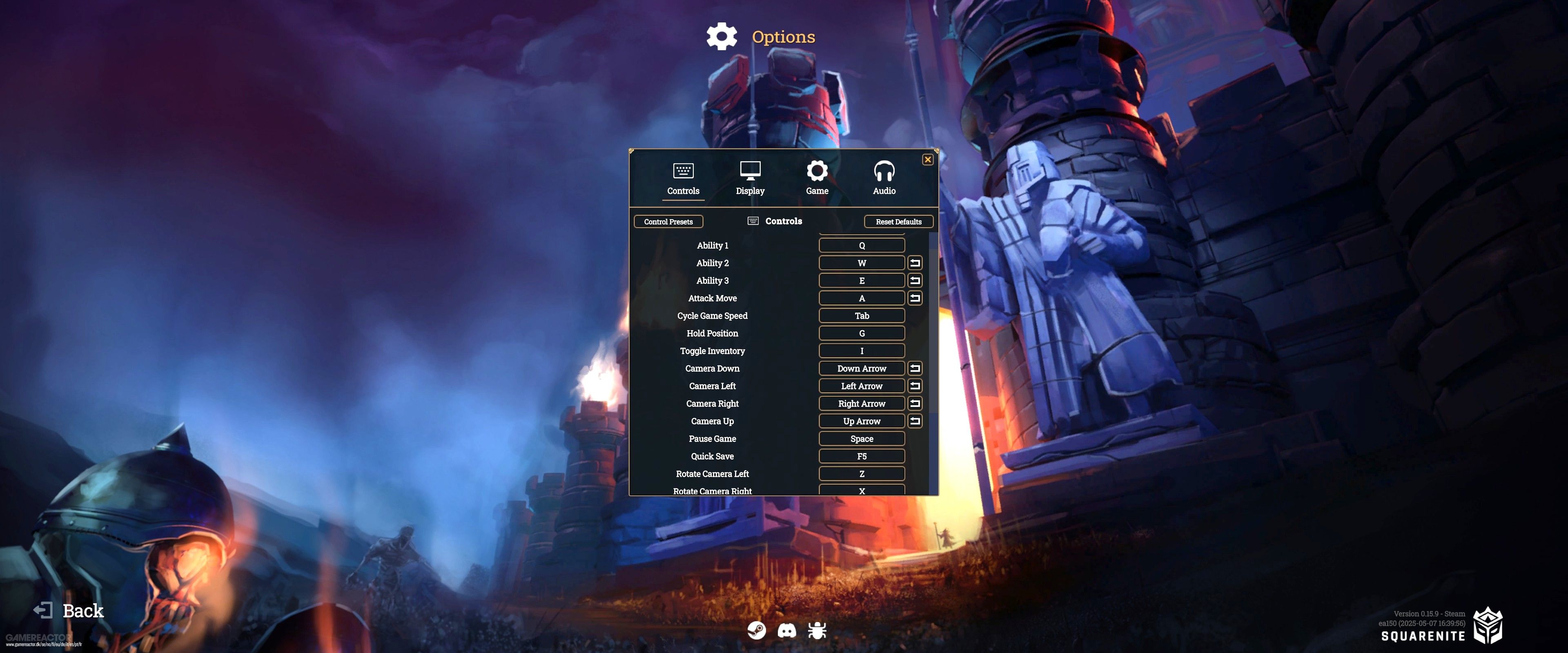Click the keyboard icon beside Controls heading
Image resolution: width=1568 pixels, height=653 pixels.
coord(753,221)
